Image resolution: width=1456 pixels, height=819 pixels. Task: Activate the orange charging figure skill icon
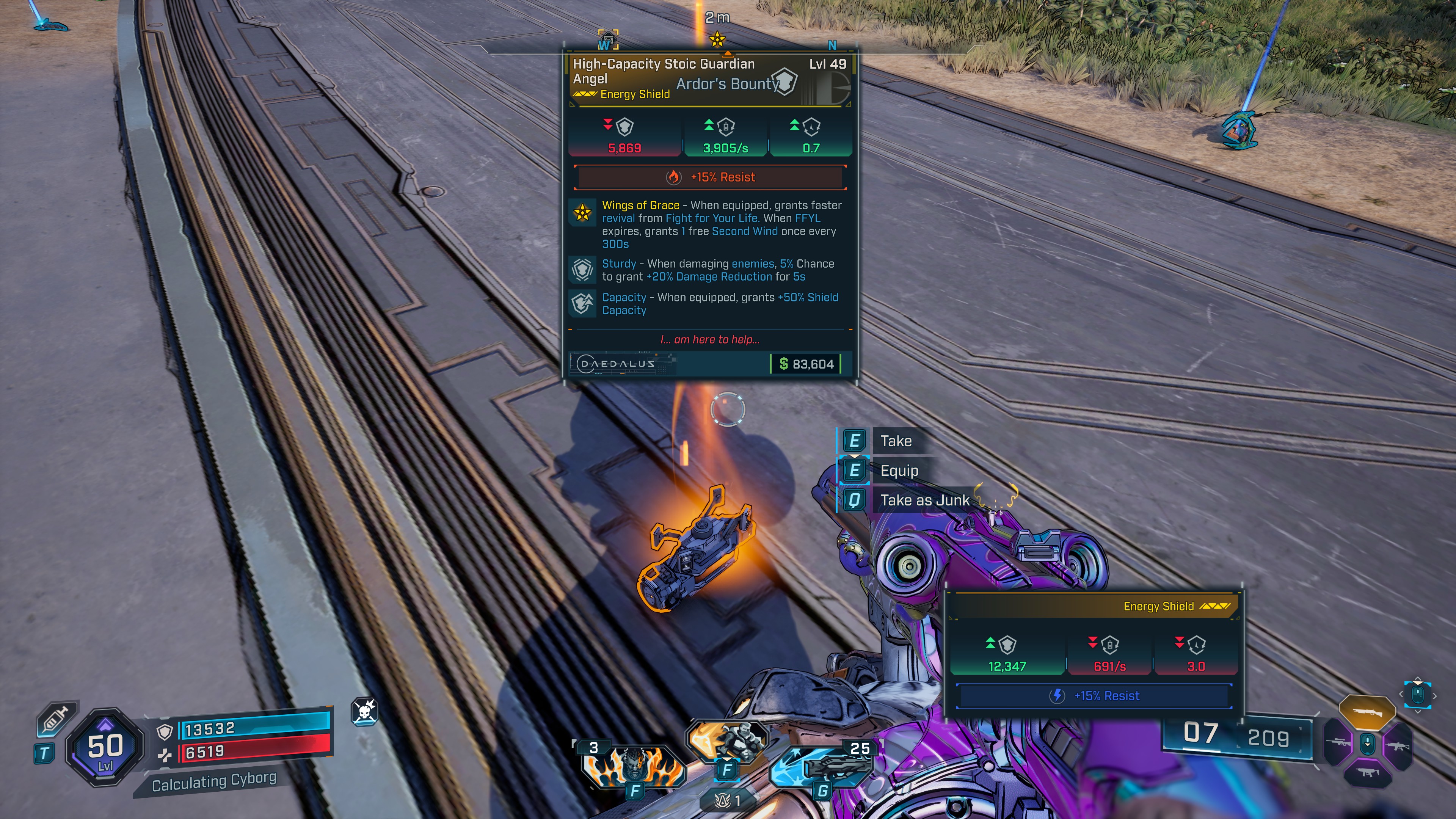click(727, 741)
